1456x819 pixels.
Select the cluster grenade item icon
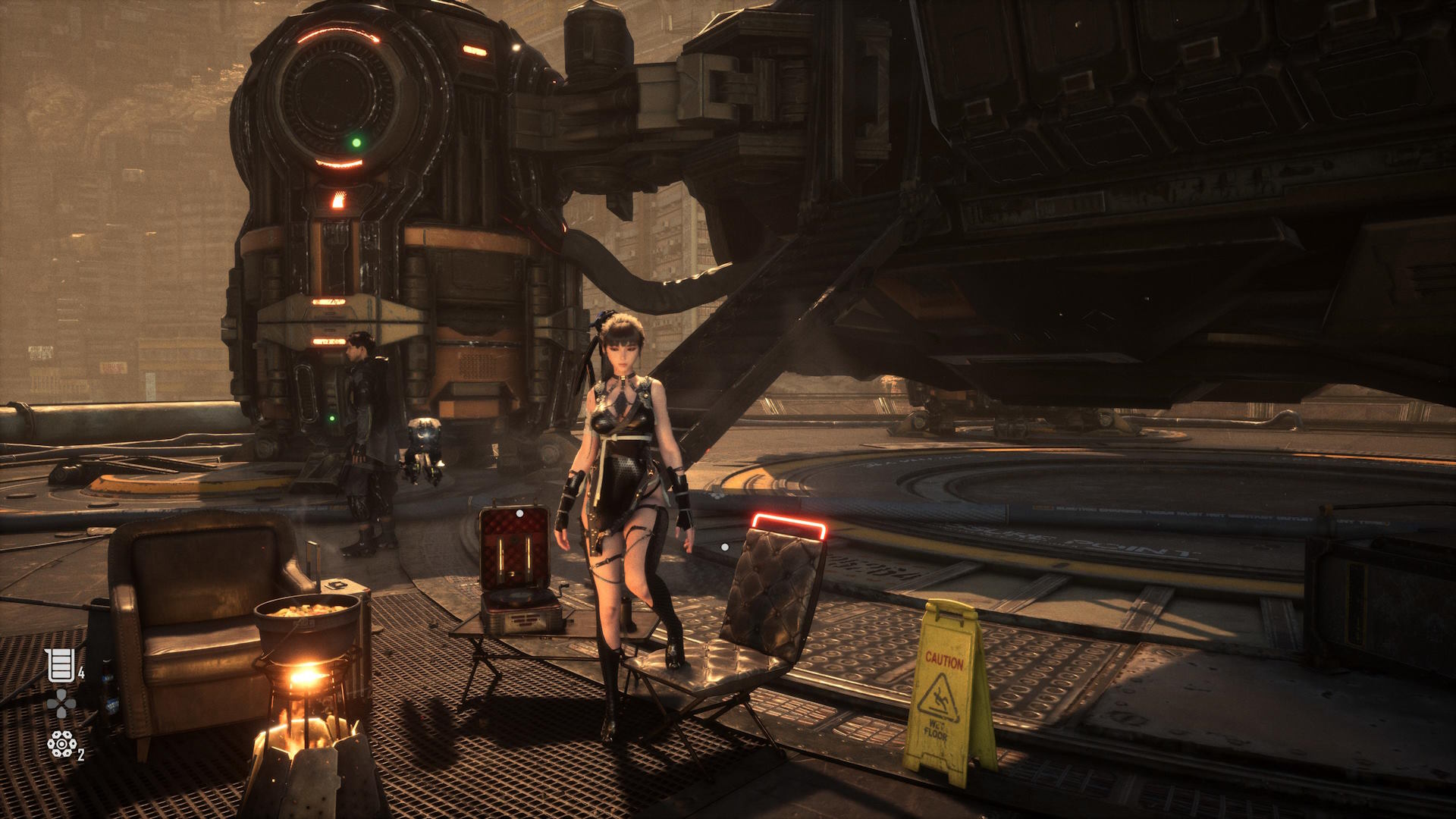(60, 745)
